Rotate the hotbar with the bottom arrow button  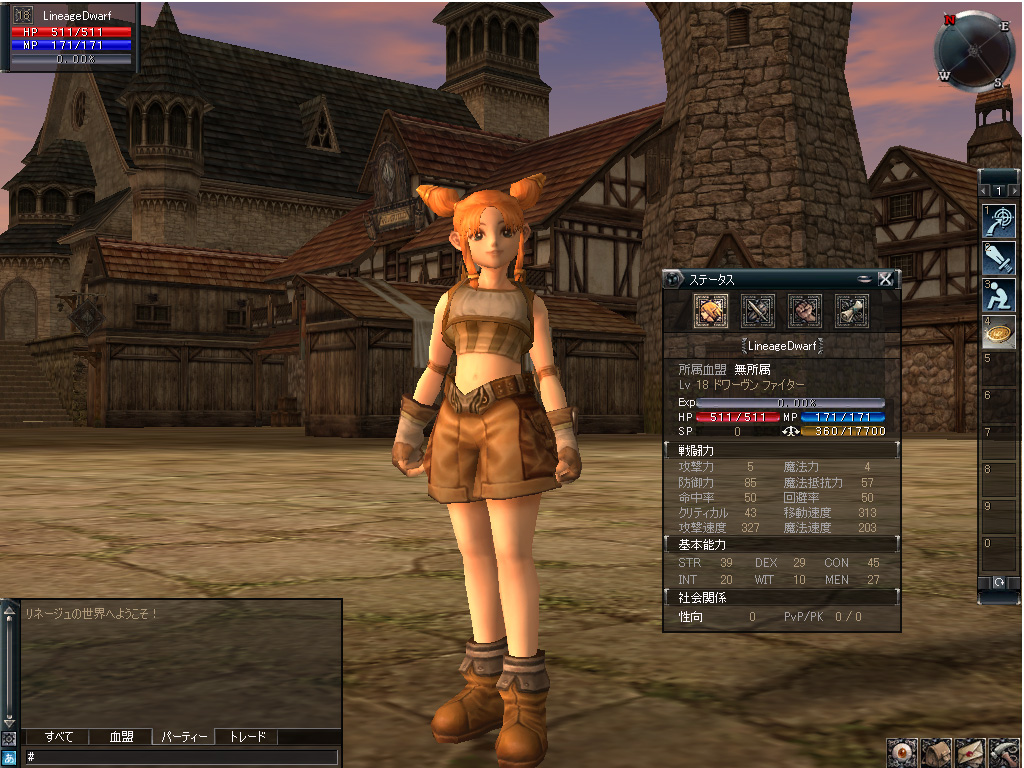(x=998, y=582)
